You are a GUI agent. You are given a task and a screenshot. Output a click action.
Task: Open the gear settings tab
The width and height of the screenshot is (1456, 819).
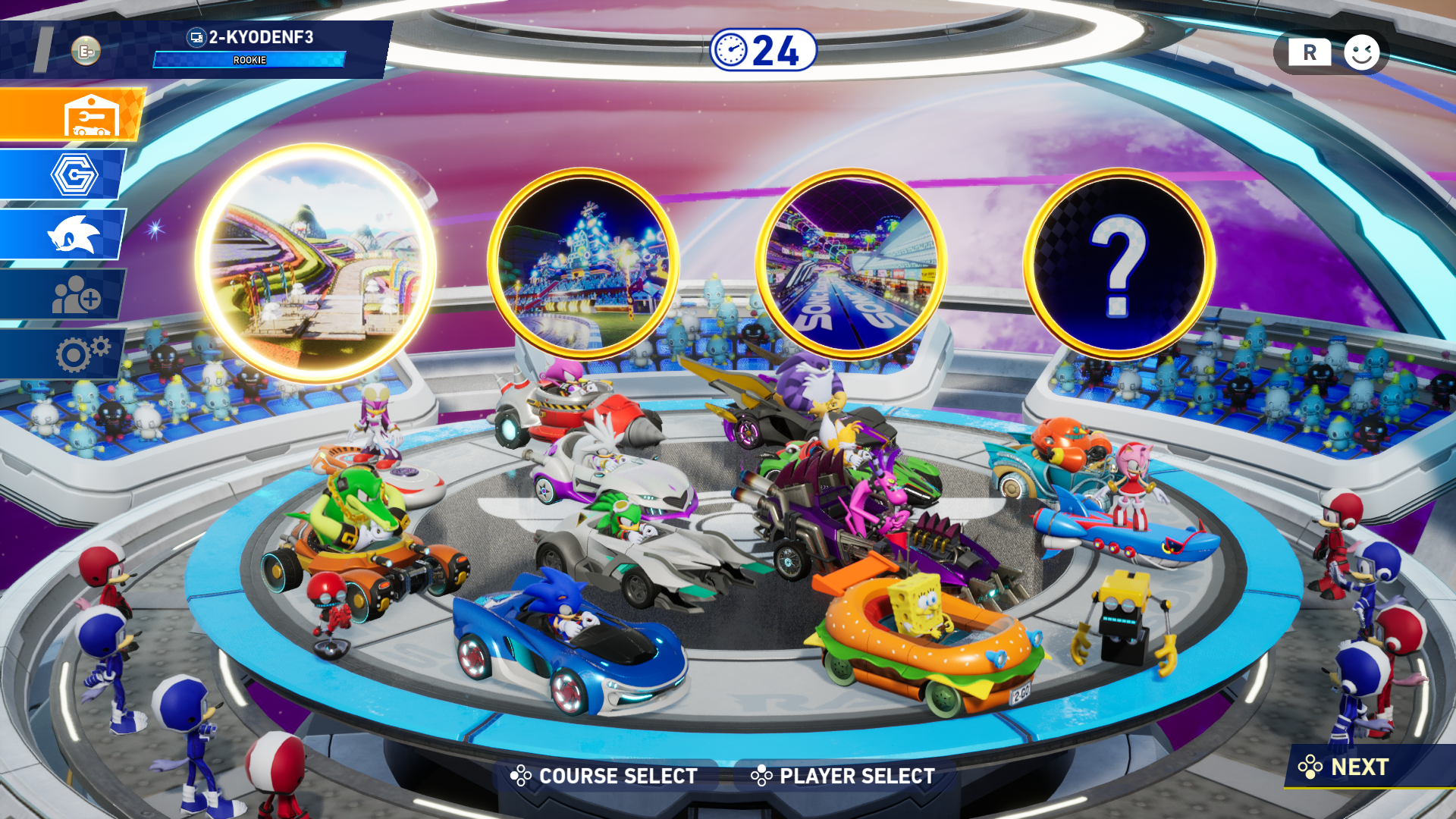pyautogui.click(x=64, y=353)
